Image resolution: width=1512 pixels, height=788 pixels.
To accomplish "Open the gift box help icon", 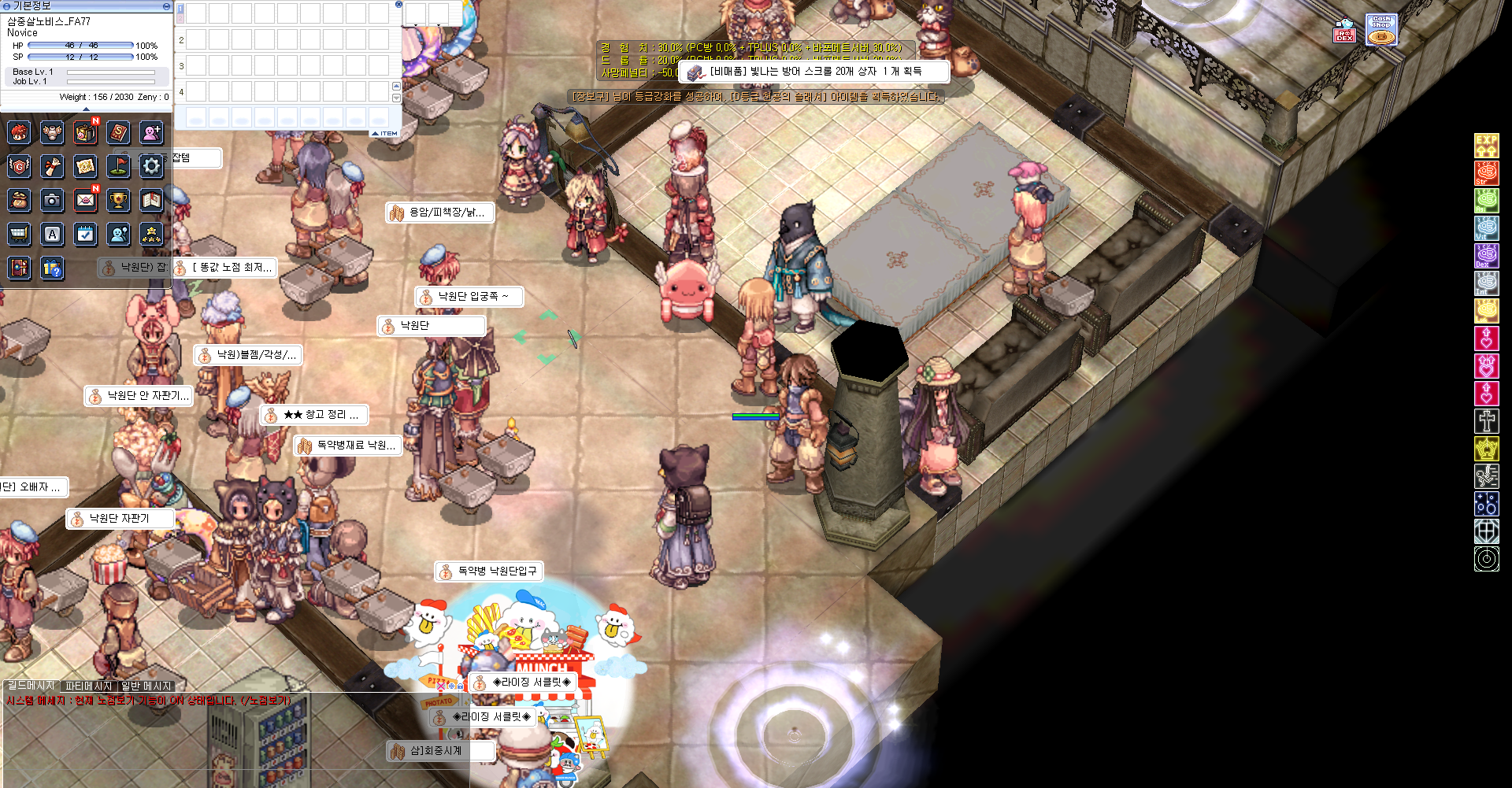I will (52, 268).
